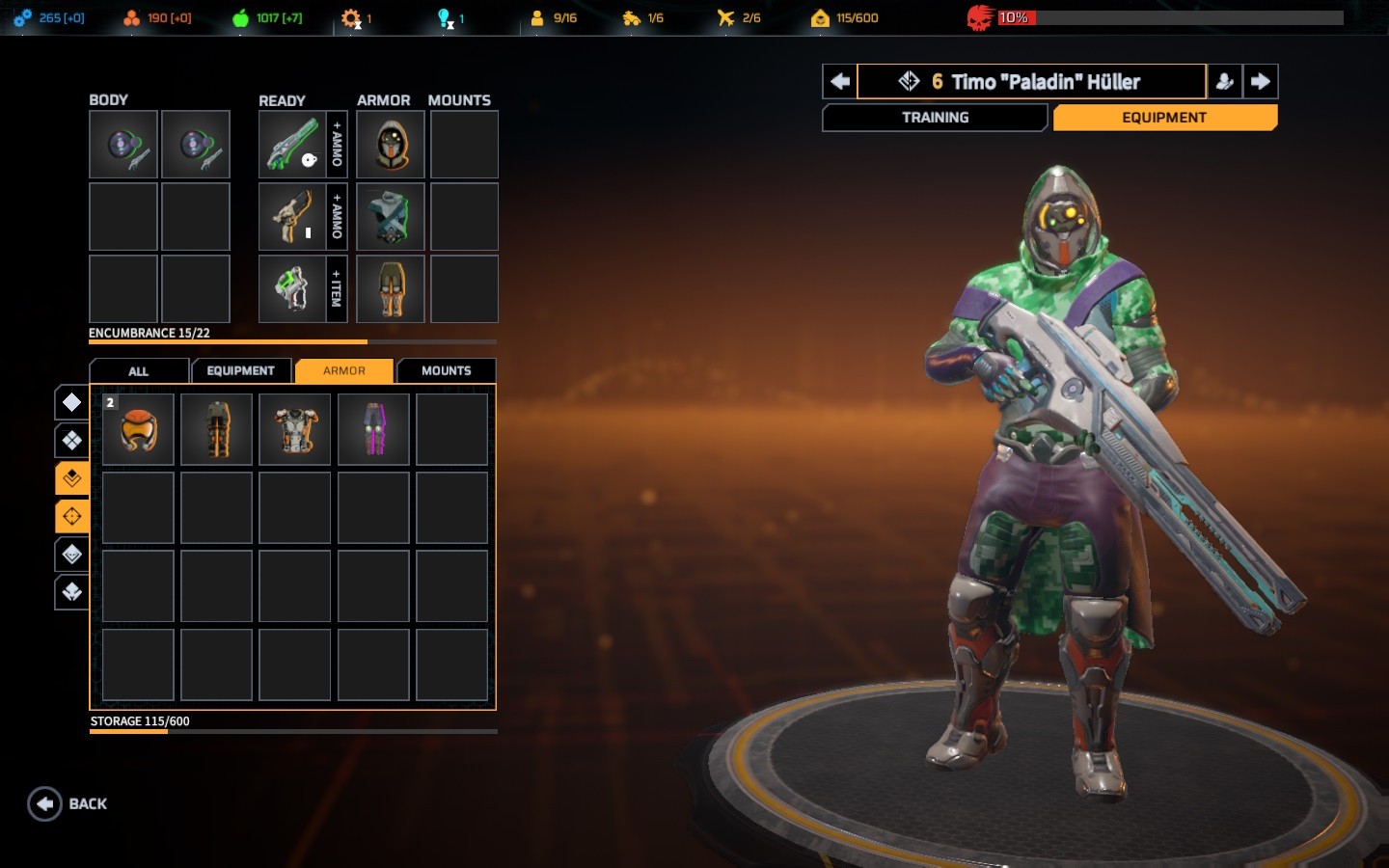This screenshot has height=868, width=1389.
Task: Show the next soldier with the right arrow
Action: [x=1261, y=82]
